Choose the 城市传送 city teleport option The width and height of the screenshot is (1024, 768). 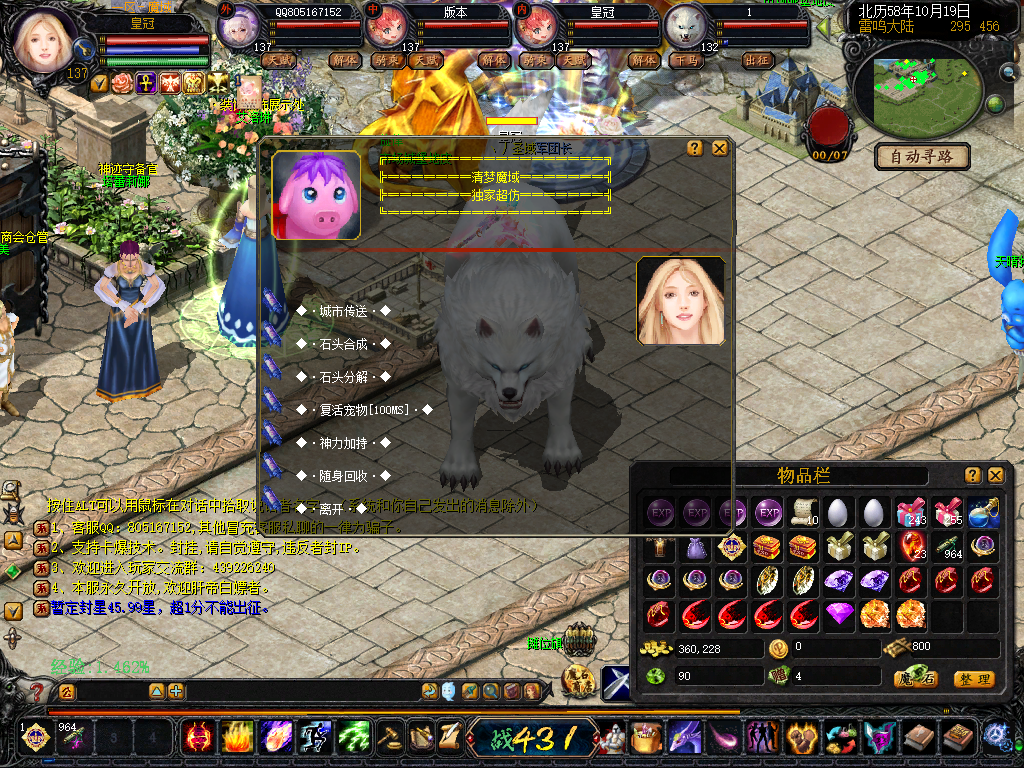click(x=343, y=311)
